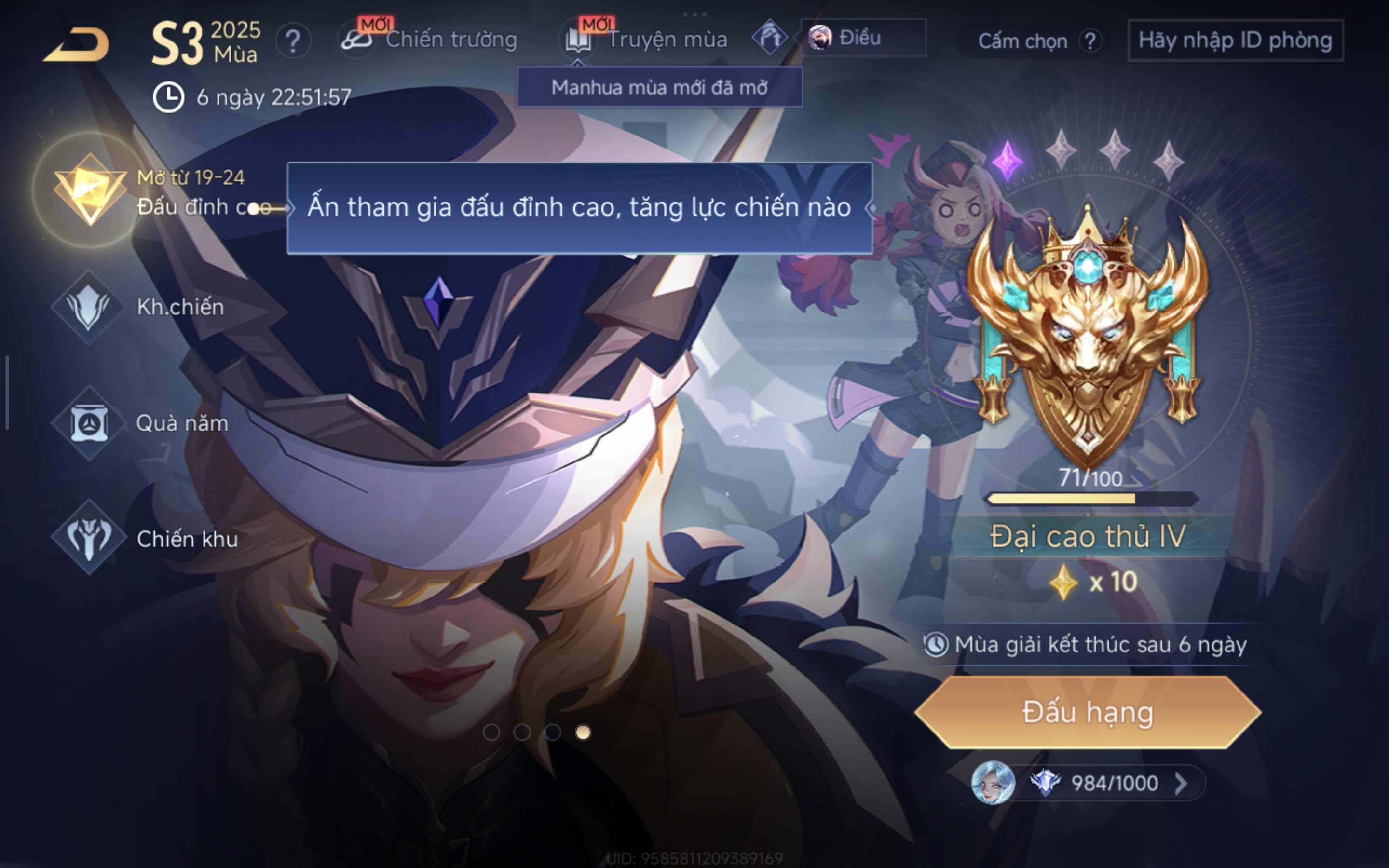Tap the Ấn tham gia đấu đỉnh cao banner

coord(579,207)
